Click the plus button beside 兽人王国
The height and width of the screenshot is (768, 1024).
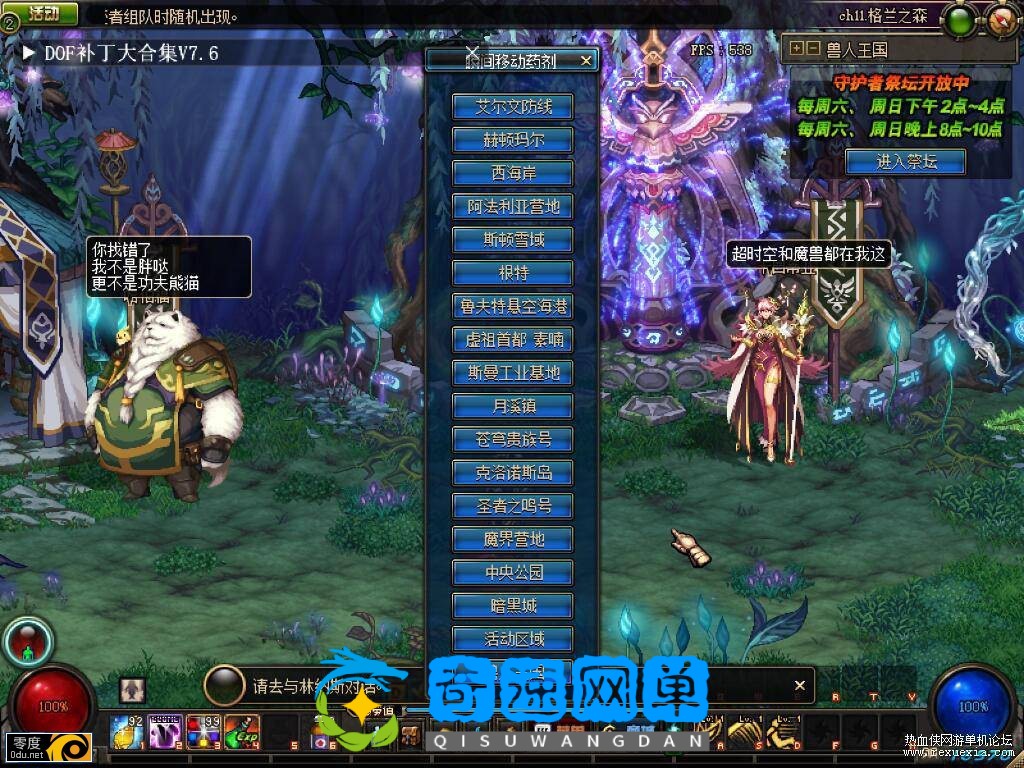click(796, 48)
